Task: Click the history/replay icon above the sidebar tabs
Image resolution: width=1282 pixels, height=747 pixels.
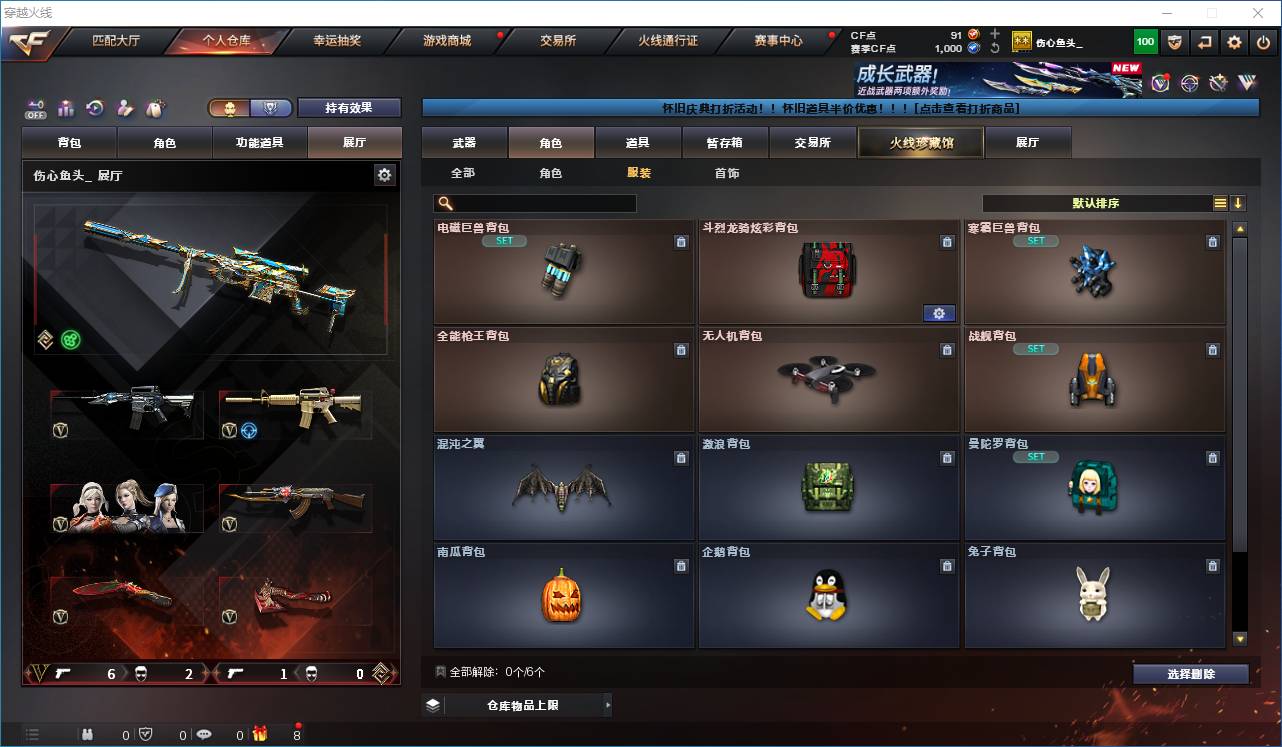Action: pyautogui.click(x=94, y=108)
